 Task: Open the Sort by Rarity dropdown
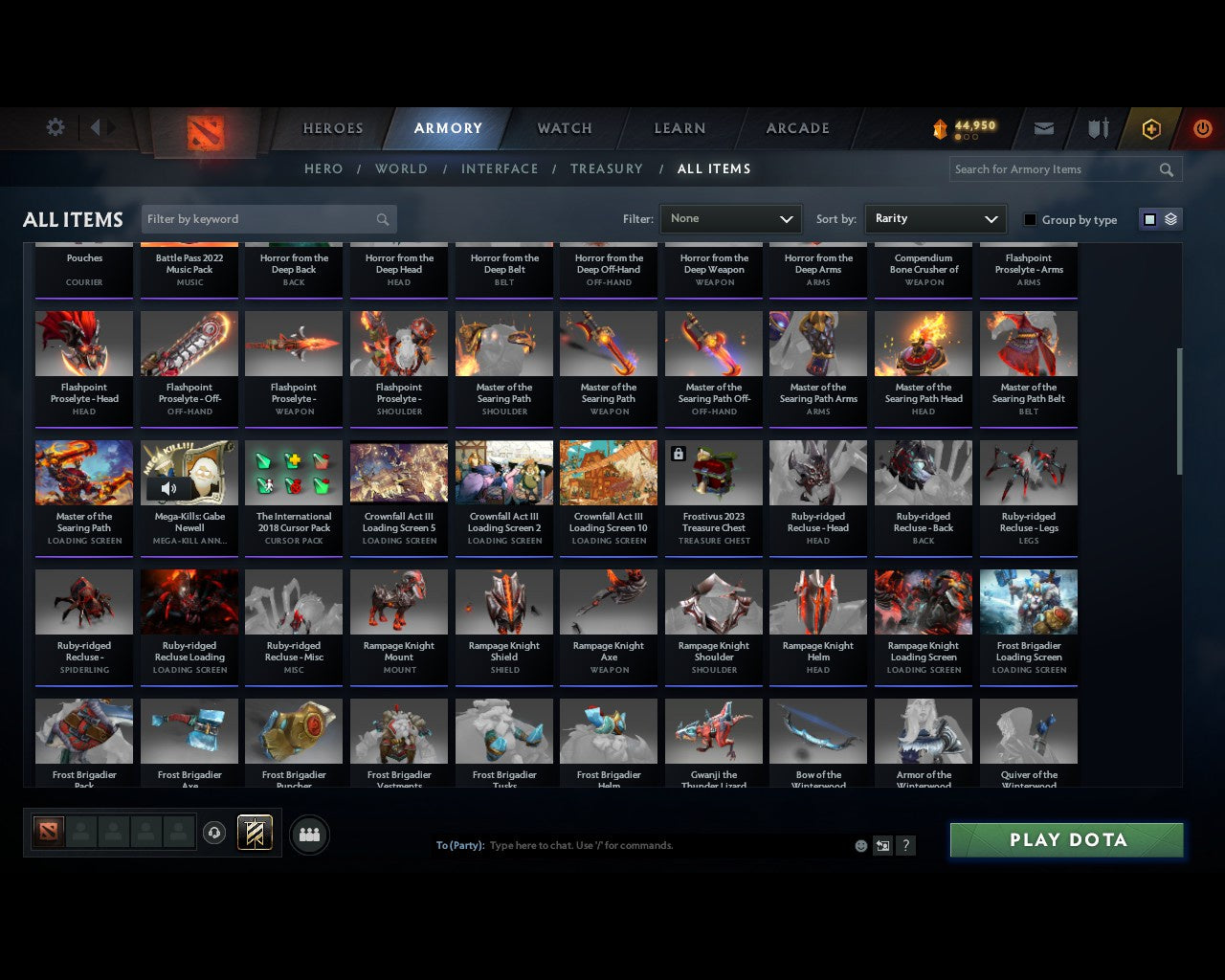(x=935, y=218)
